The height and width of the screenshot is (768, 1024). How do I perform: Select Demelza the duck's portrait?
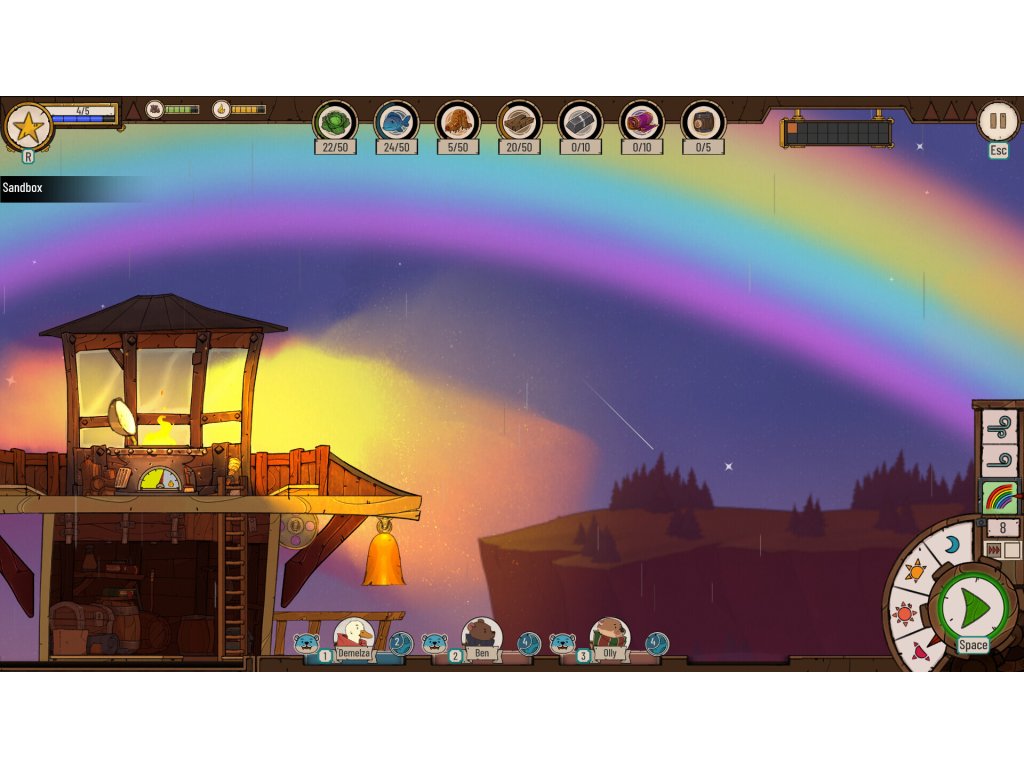click(x=353, y=636)
